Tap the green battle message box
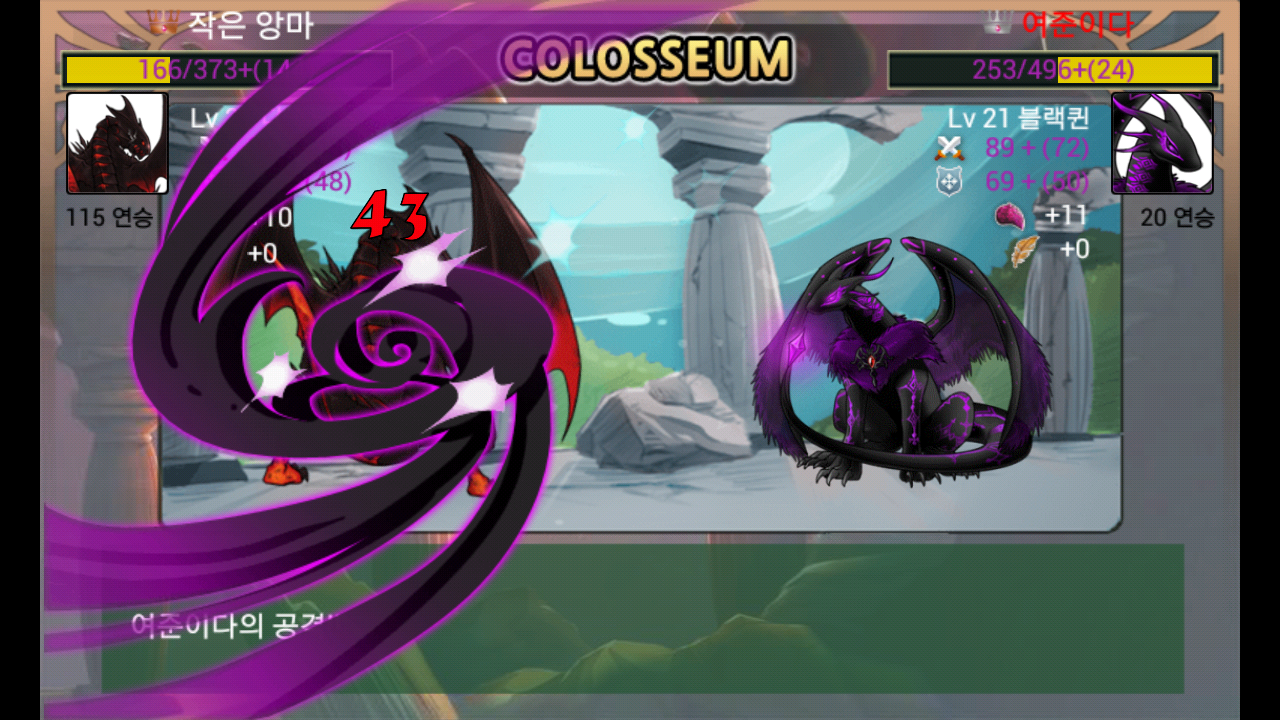 (760, 618)
